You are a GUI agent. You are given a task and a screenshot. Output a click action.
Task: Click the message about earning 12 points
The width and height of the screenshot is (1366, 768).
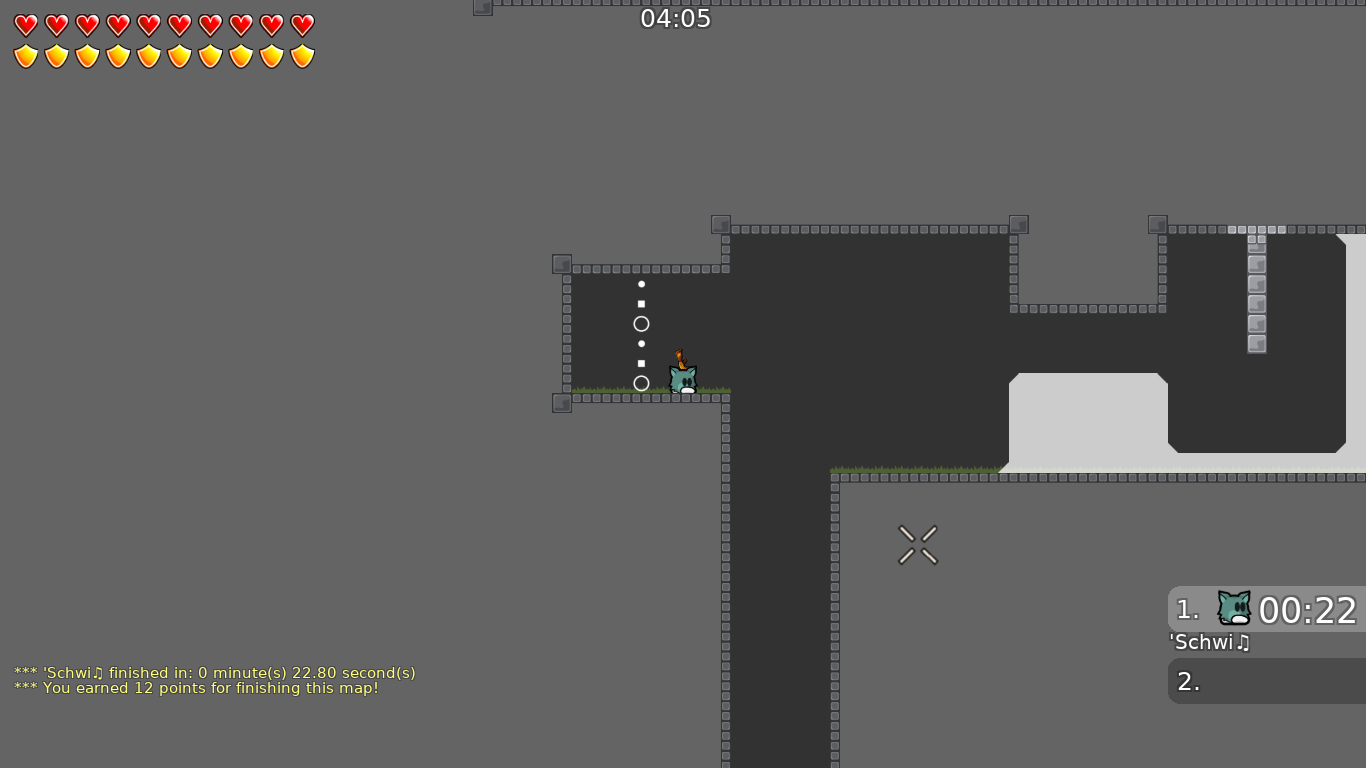click(x=196, y=688)
